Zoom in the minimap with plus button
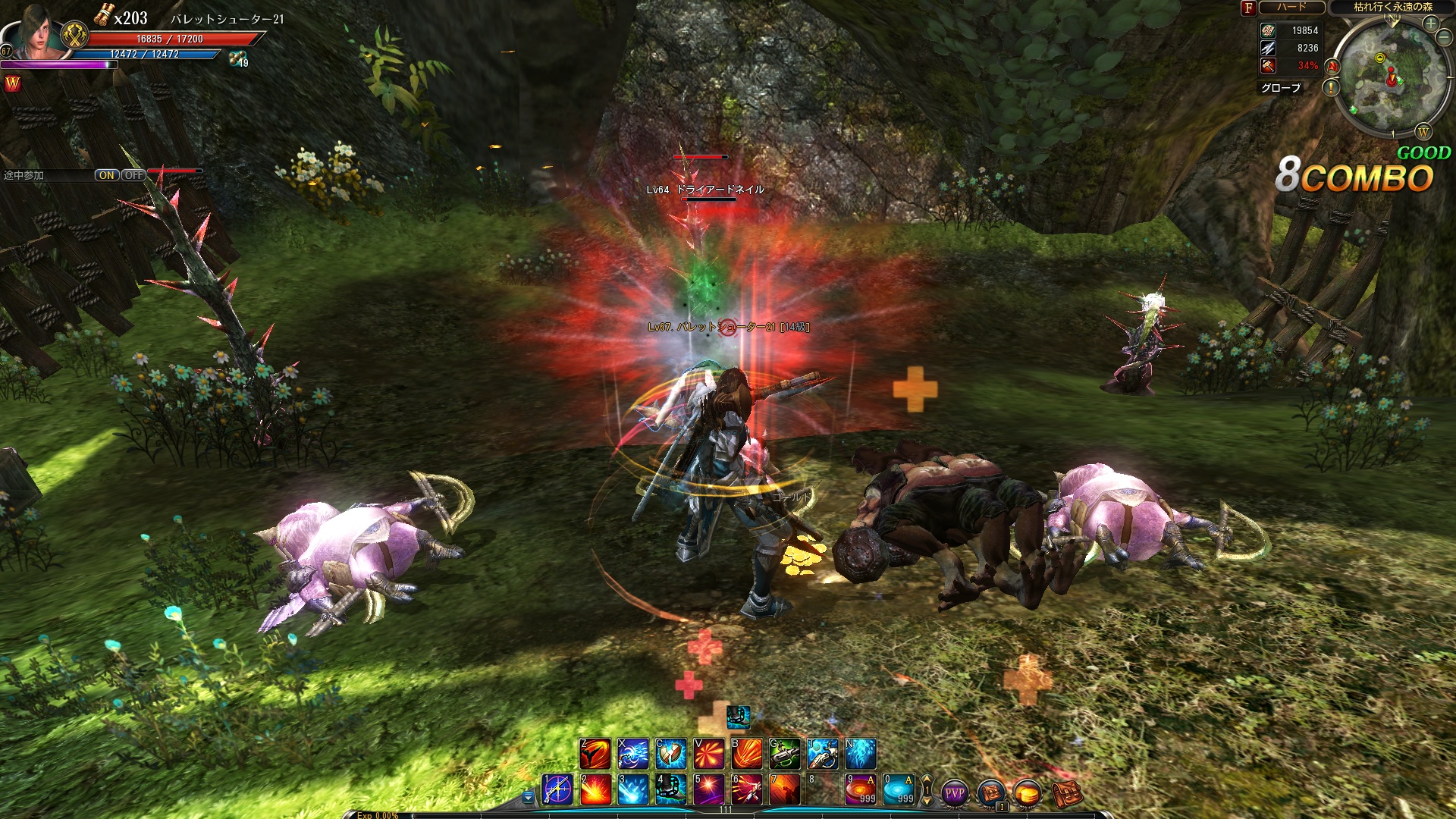This screenshot has width=1456, height=819. (x=1430, y=24)
